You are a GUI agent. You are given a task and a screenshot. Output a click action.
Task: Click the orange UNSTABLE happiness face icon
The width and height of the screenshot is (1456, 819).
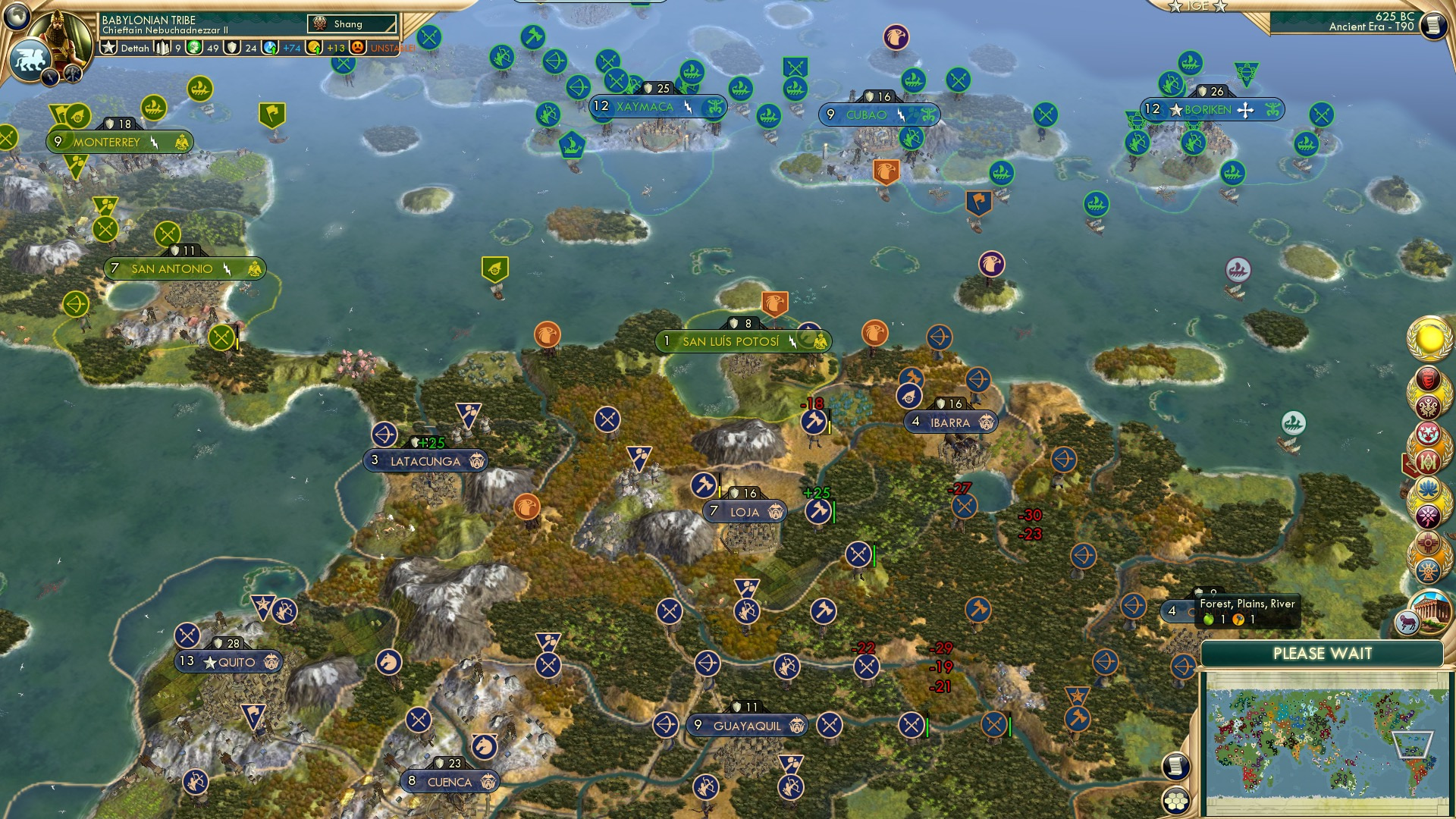tap(358, 48)
